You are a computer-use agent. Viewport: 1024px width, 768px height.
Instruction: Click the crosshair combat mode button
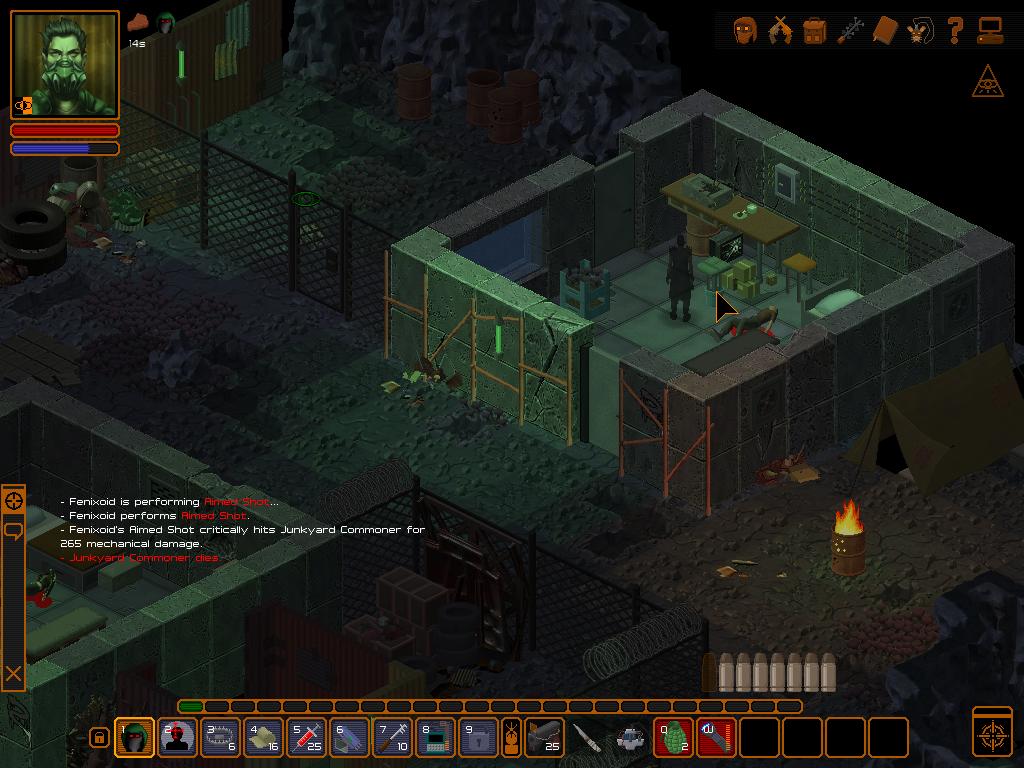(992, 734)
